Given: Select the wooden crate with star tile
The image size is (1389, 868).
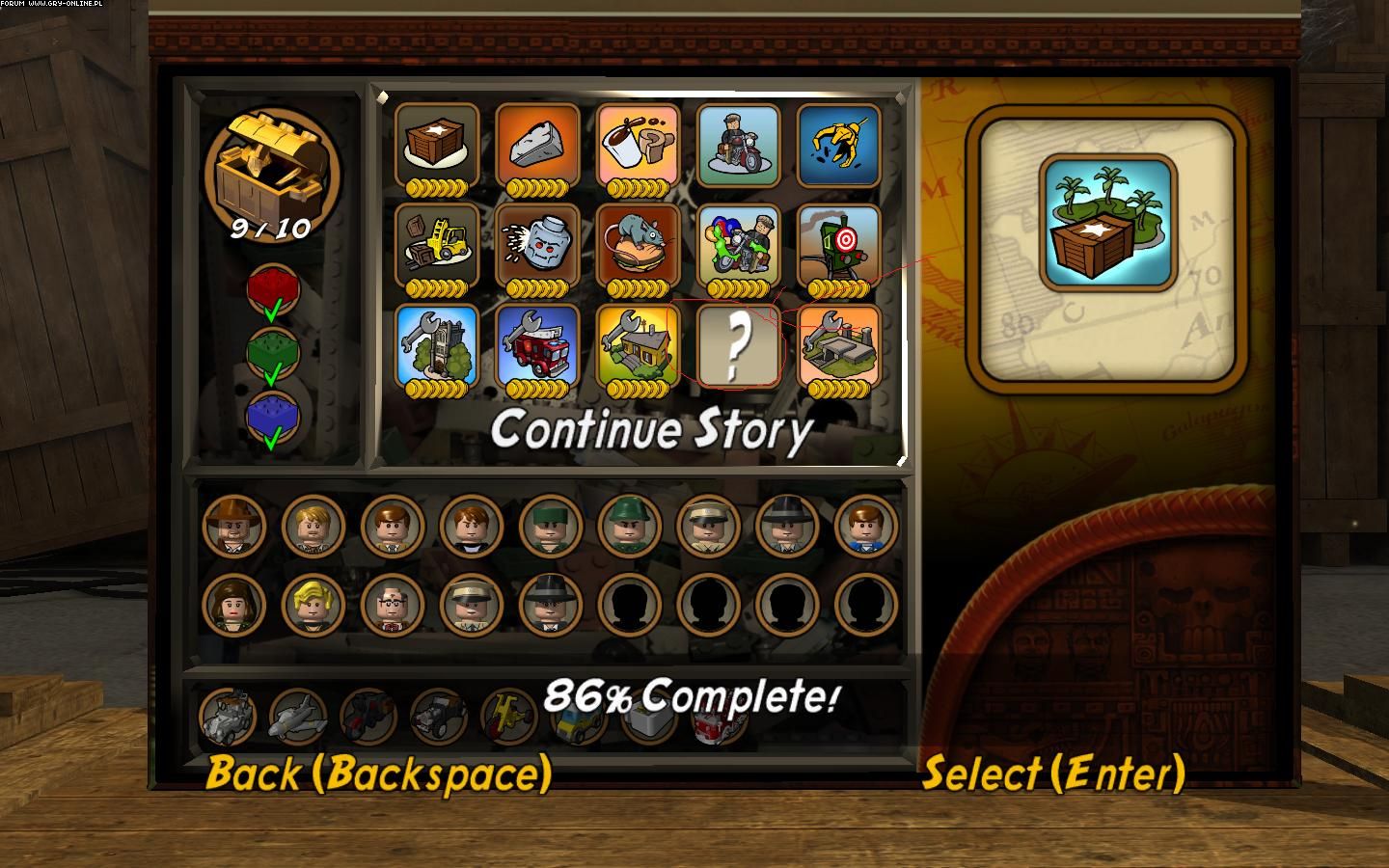Looking at the screenshot, I should pyautogui.click(x=437, y=145).
